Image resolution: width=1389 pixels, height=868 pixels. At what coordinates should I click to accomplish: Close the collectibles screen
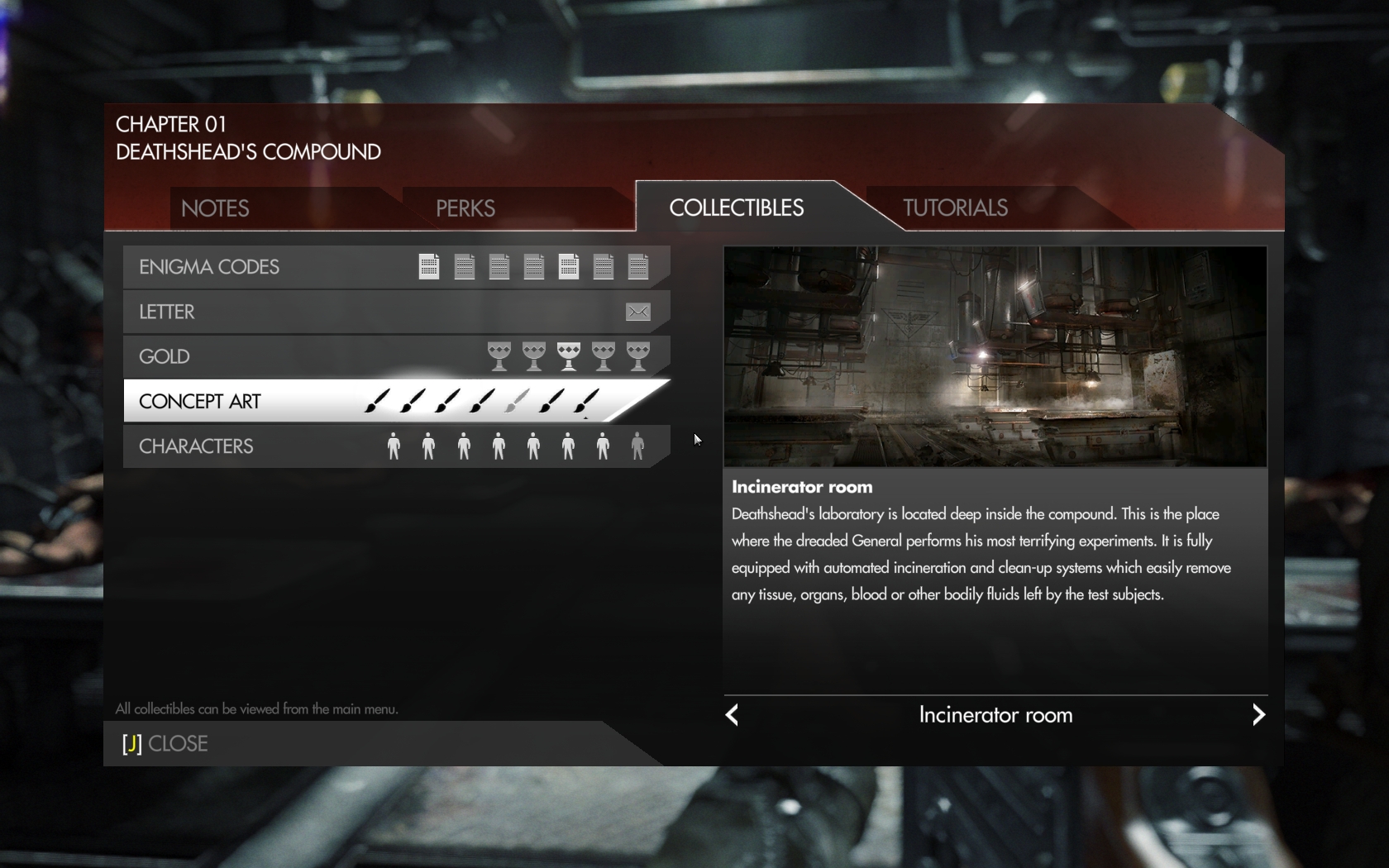[165, 743]
